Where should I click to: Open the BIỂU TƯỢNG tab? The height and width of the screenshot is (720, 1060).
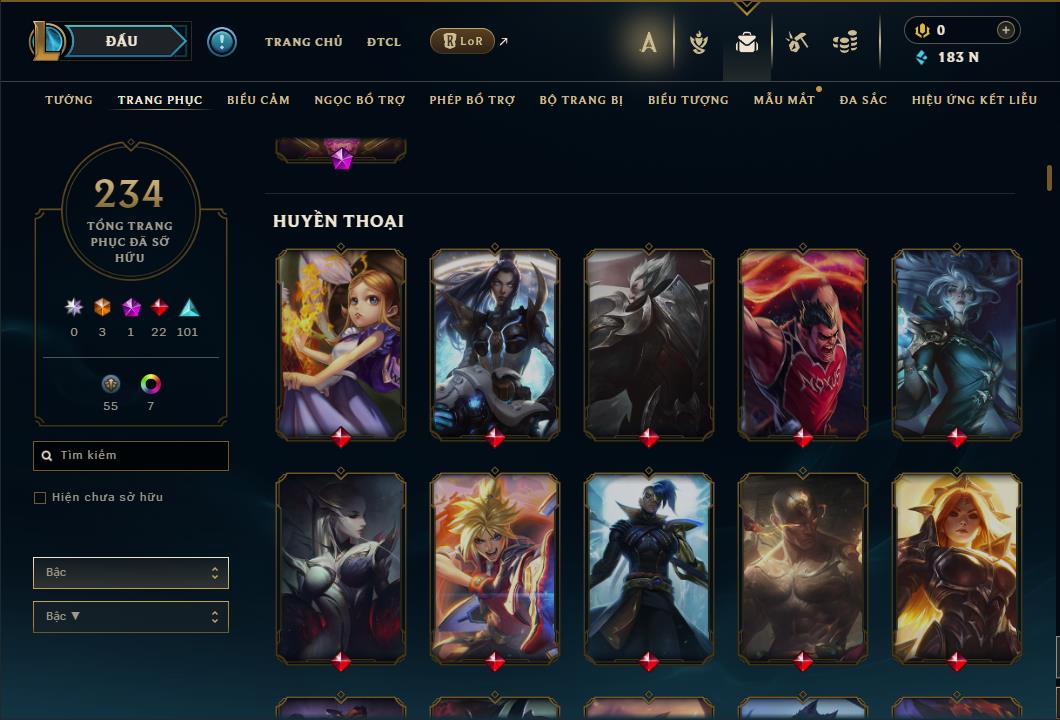688,100
